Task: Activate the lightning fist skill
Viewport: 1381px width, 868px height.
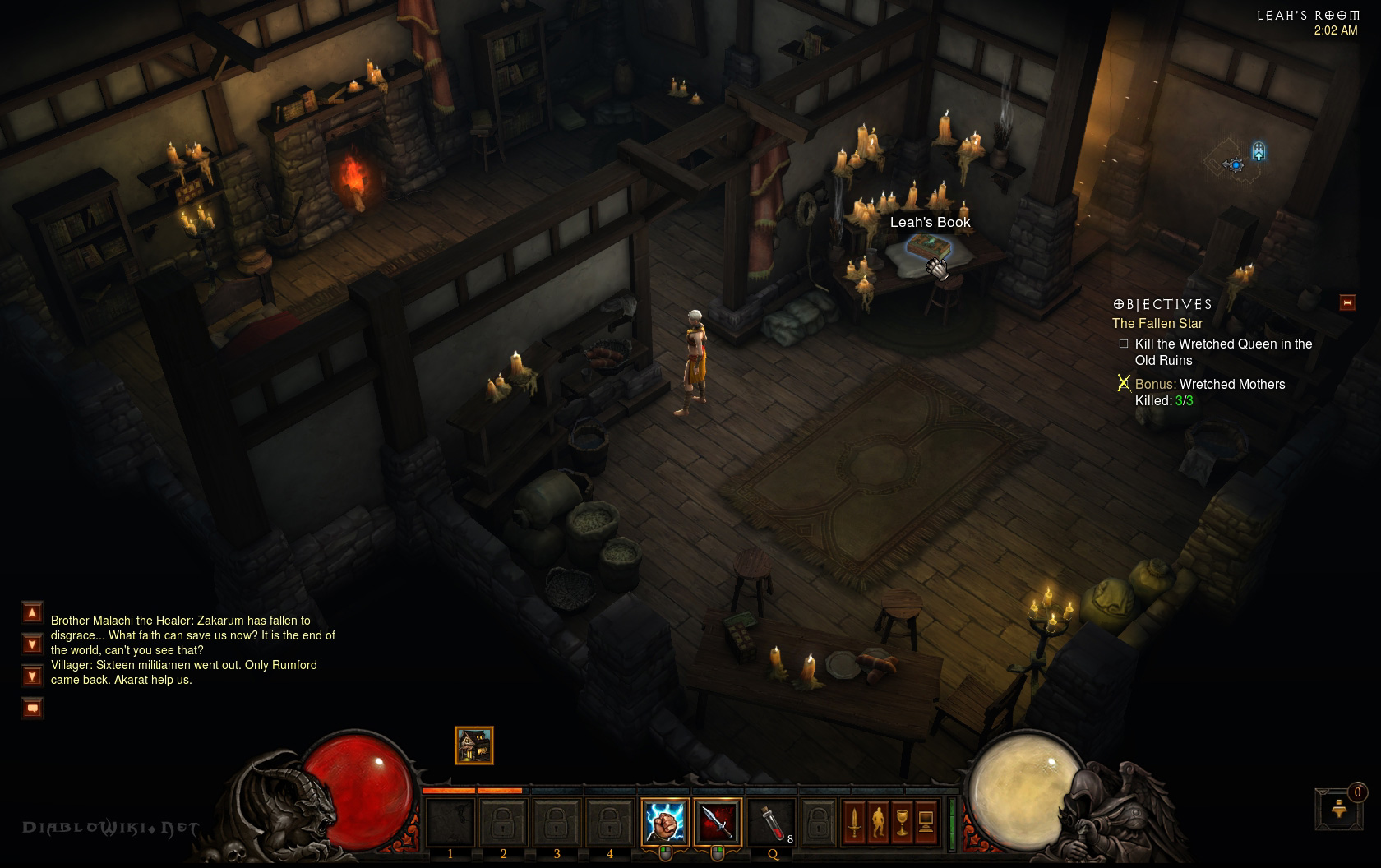Action: pos(664,821)
